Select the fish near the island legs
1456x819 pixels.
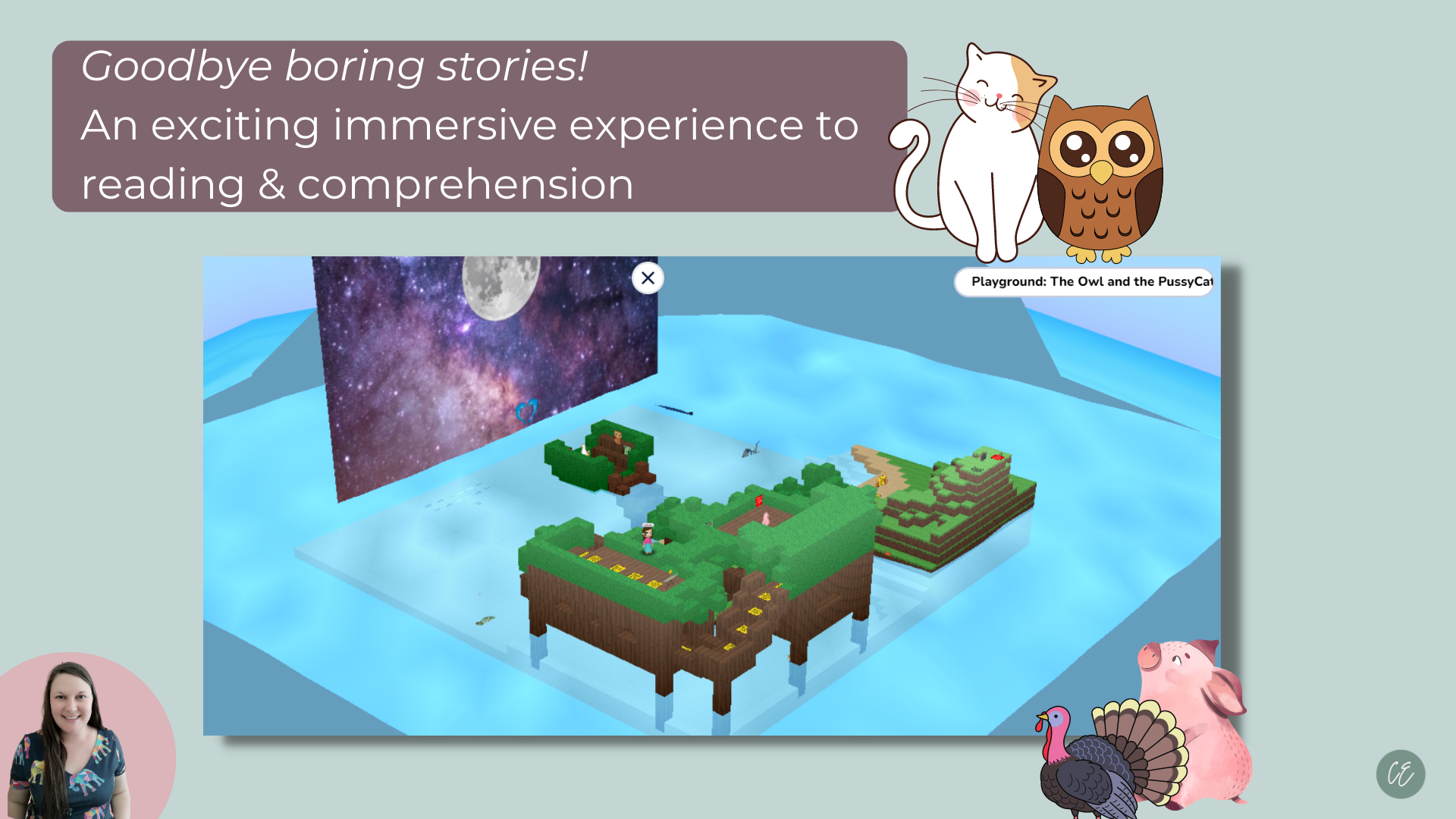pos(485,620)
